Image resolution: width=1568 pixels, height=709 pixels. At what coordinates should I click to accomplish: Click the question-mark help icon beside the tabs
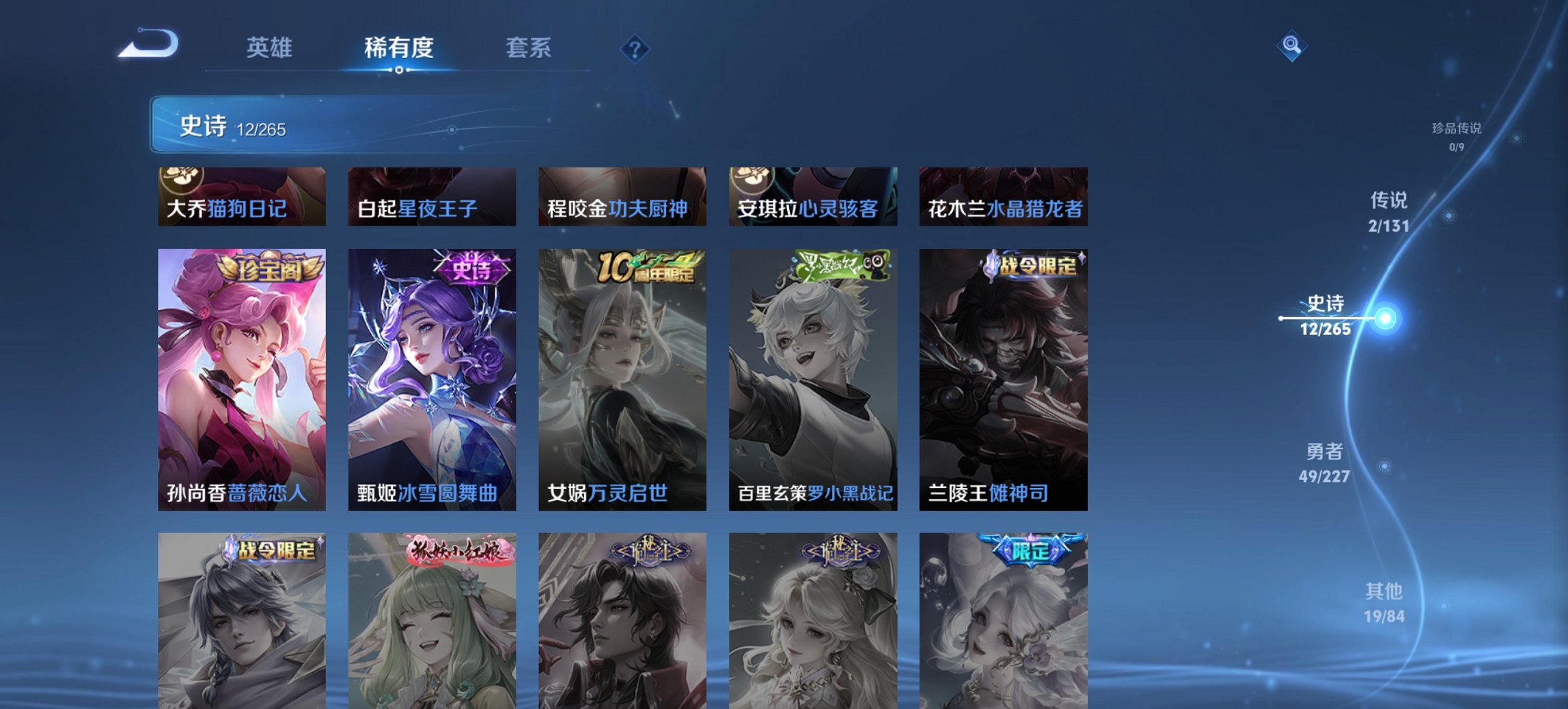pyautogui.click(x=634, y=48)
